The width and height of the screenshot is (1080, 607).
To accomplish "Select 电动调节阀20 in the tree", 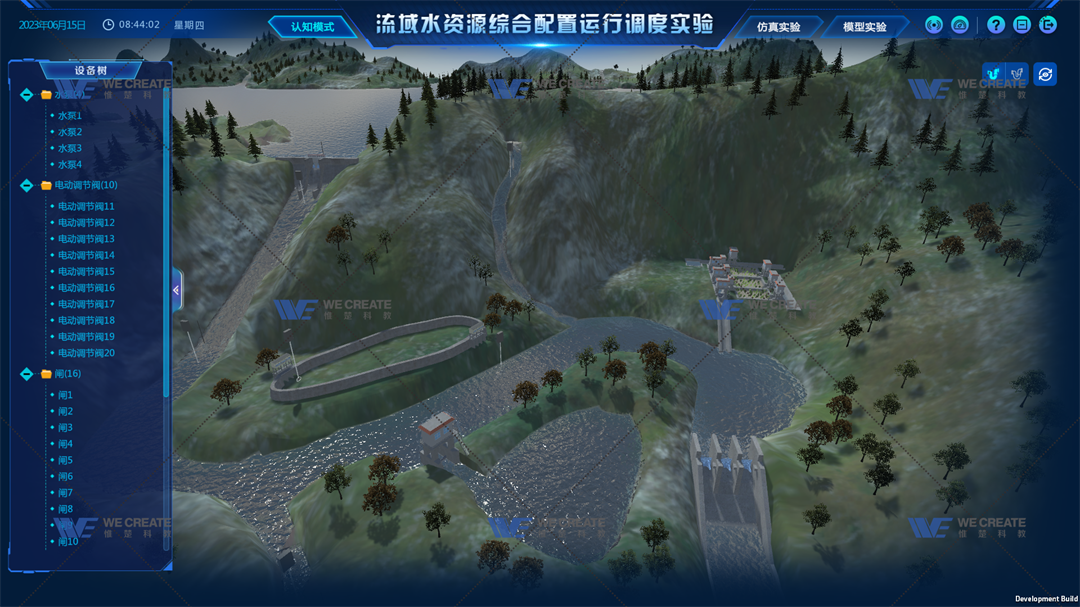I will [86, 353].
